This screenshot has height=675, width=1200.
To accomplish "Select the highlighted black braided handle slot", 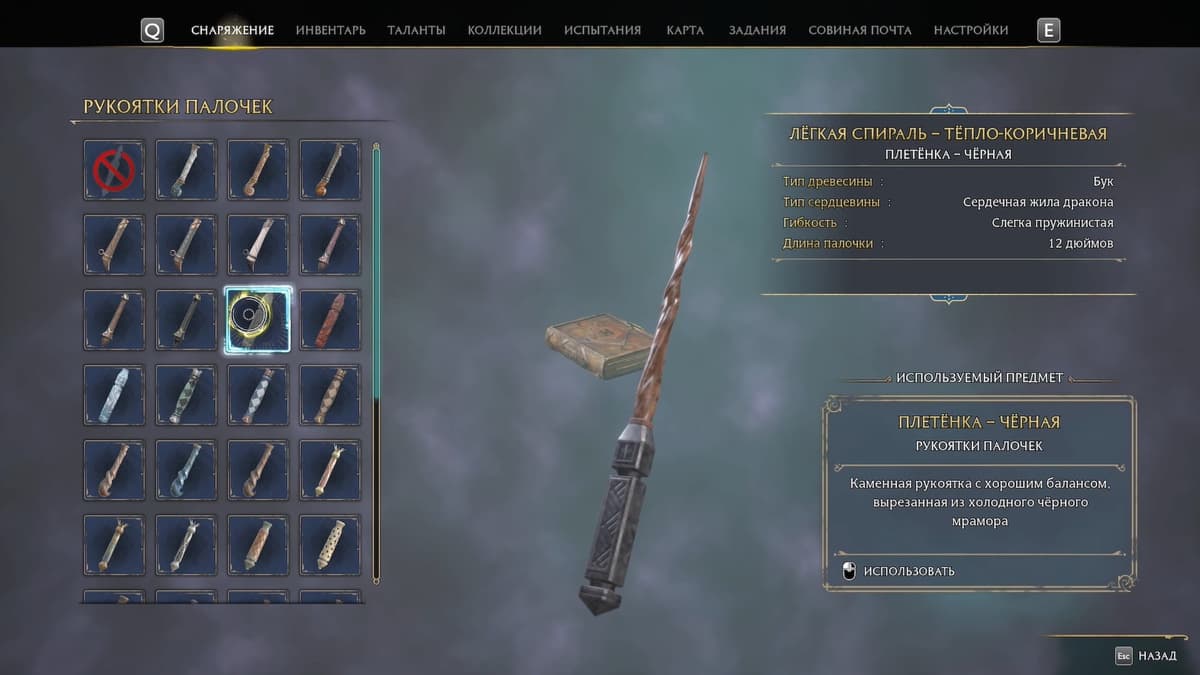I will coord(258,320).
